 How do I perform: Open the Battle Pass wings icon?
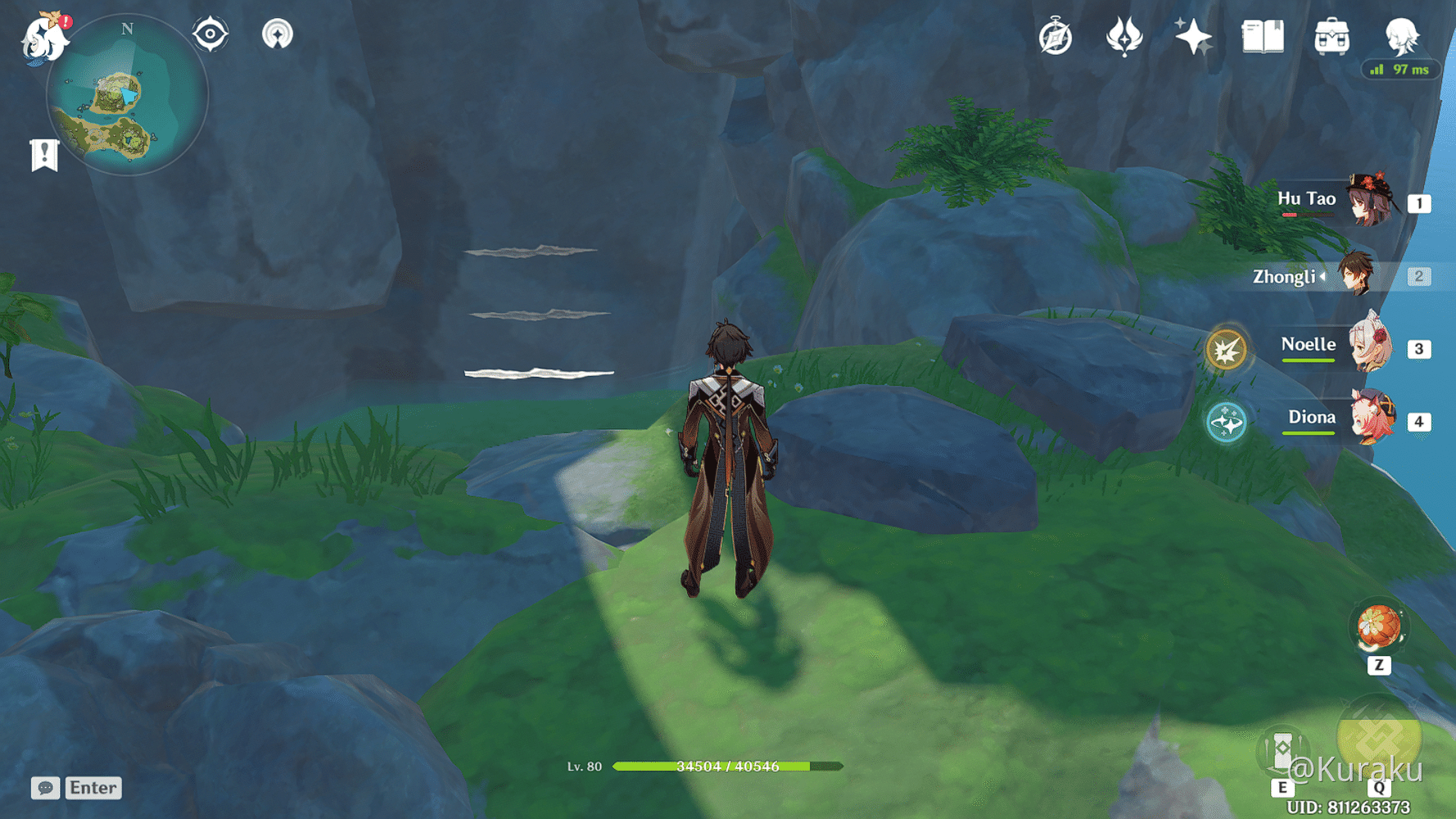coord(1124,36)
